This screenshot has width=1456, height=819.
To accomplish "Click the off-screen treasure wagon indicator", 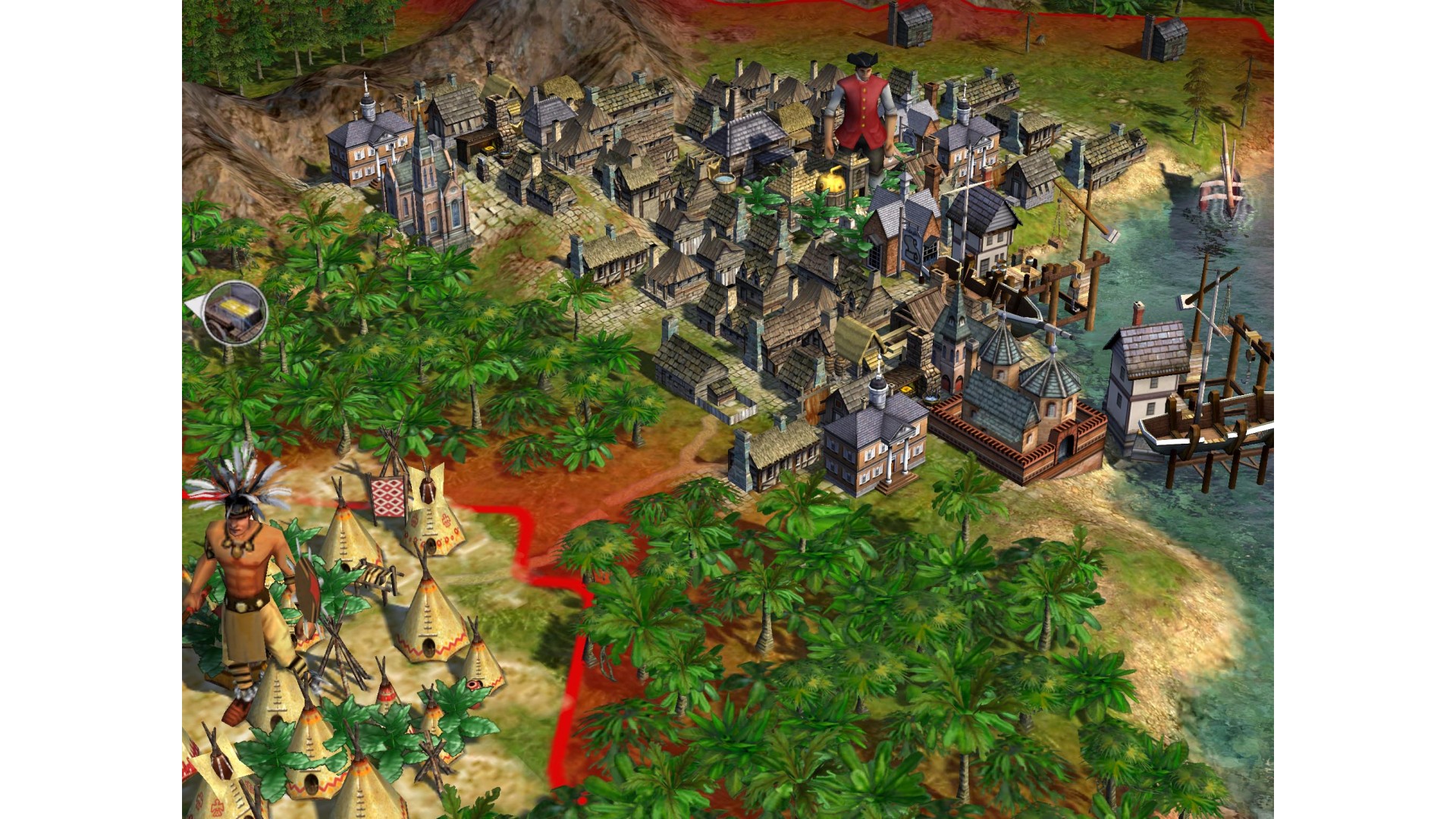I will tap(236, 312).
